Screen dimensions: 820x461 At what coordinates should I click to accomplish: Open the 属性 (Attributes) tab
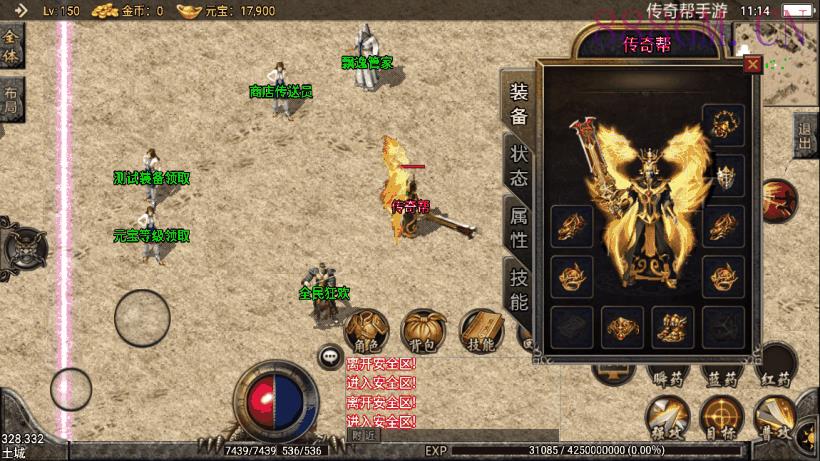point(518,227)
